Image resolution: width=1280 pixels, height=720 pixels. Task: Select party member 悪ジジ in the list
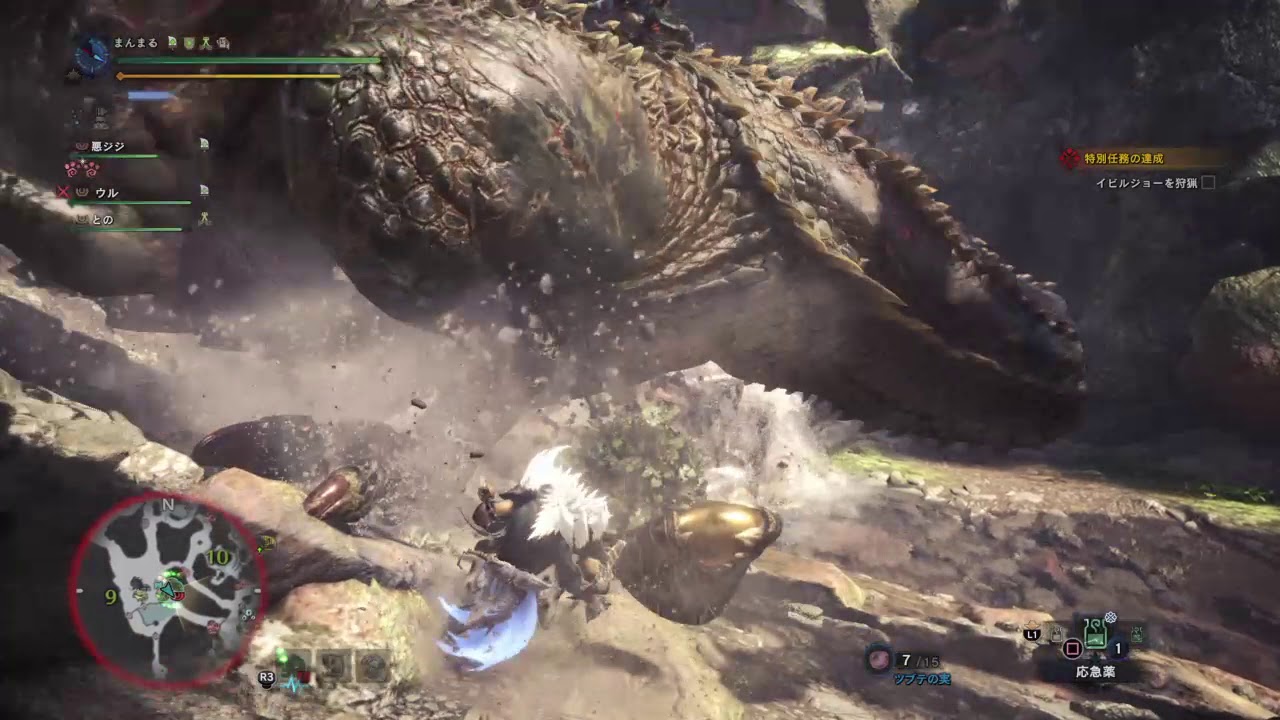pyautogui.click(x=108, y=146)
